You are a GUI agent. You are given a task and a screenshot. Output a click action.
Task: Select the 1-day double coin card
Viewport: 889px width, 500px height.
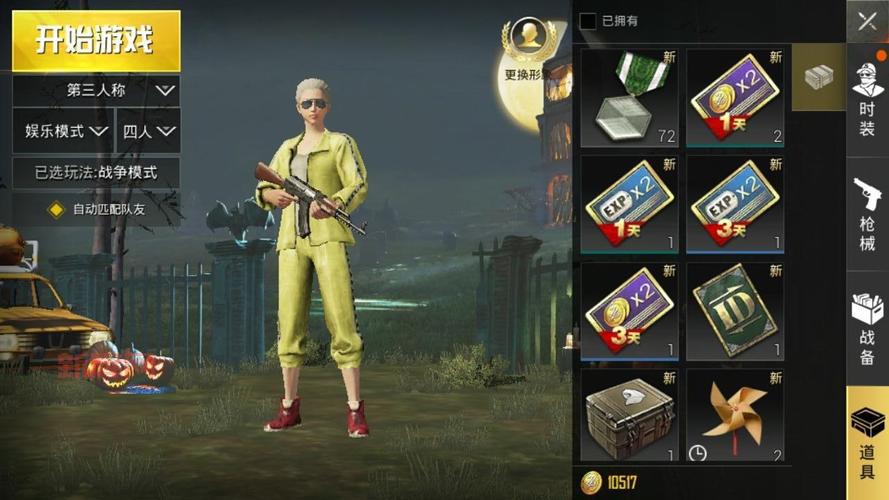pyautogui.click(x=735, y=96)
